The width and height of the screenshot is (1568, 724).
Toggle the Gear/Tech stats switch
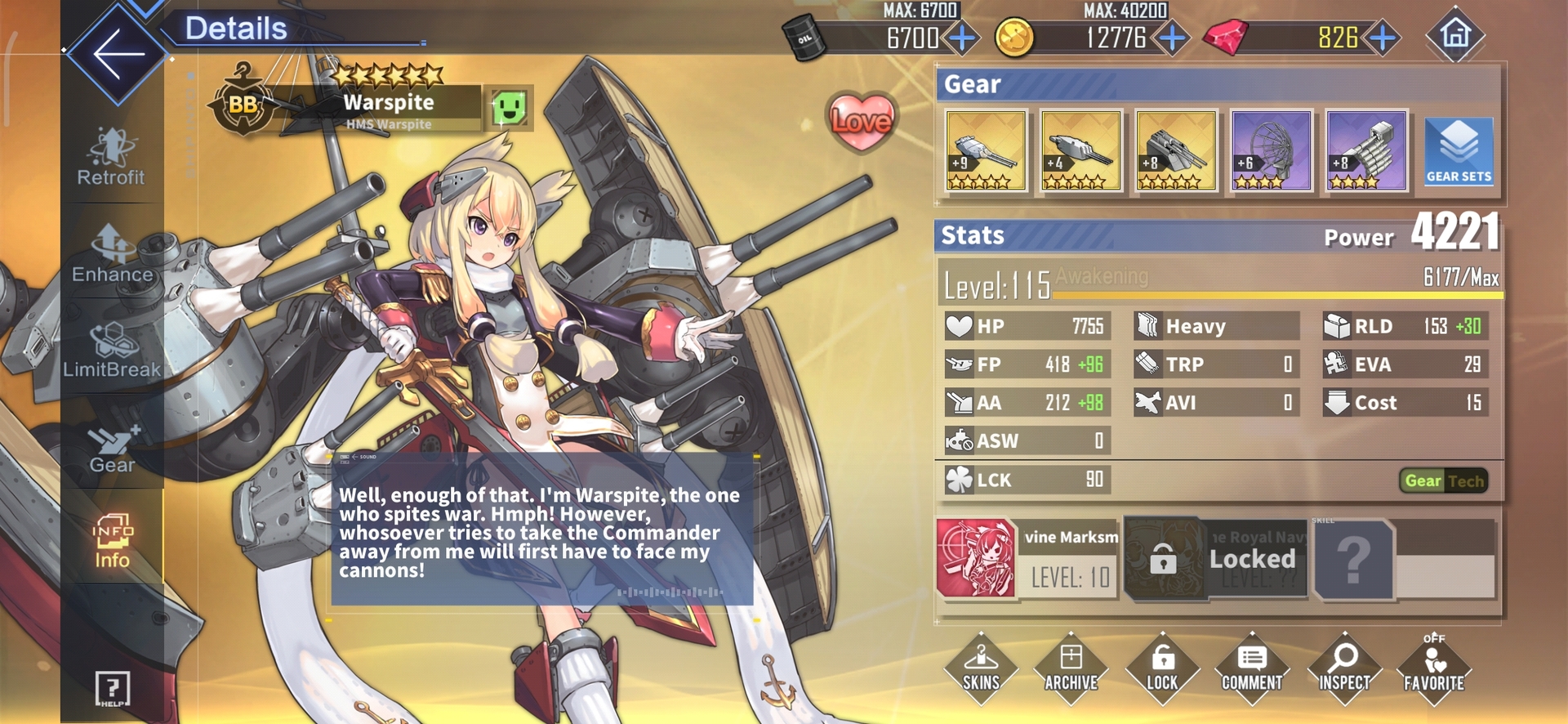click(1443, 481)
